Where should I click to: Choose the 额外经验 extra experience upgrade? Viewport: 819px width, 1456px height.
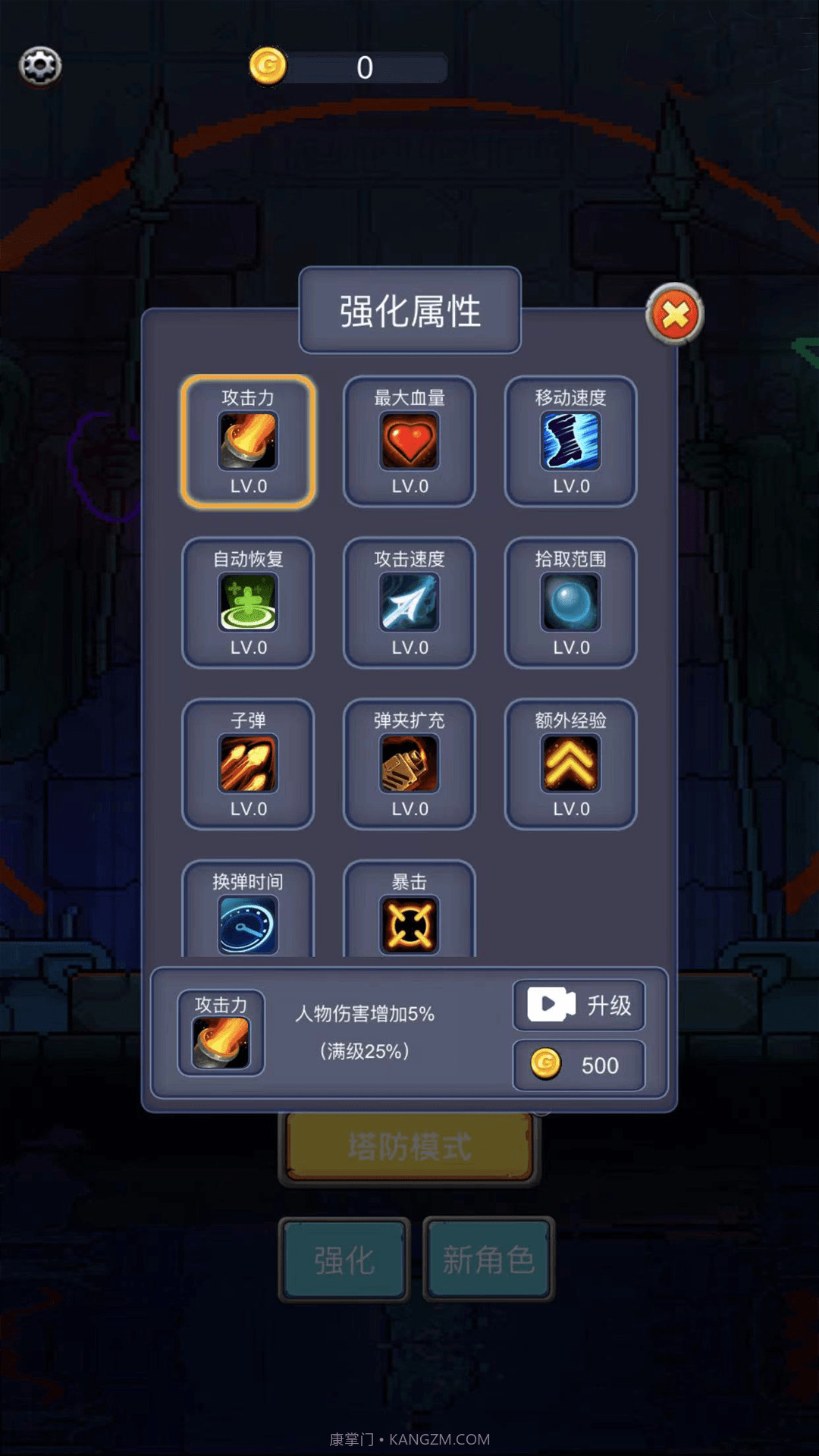click(570, 764)
